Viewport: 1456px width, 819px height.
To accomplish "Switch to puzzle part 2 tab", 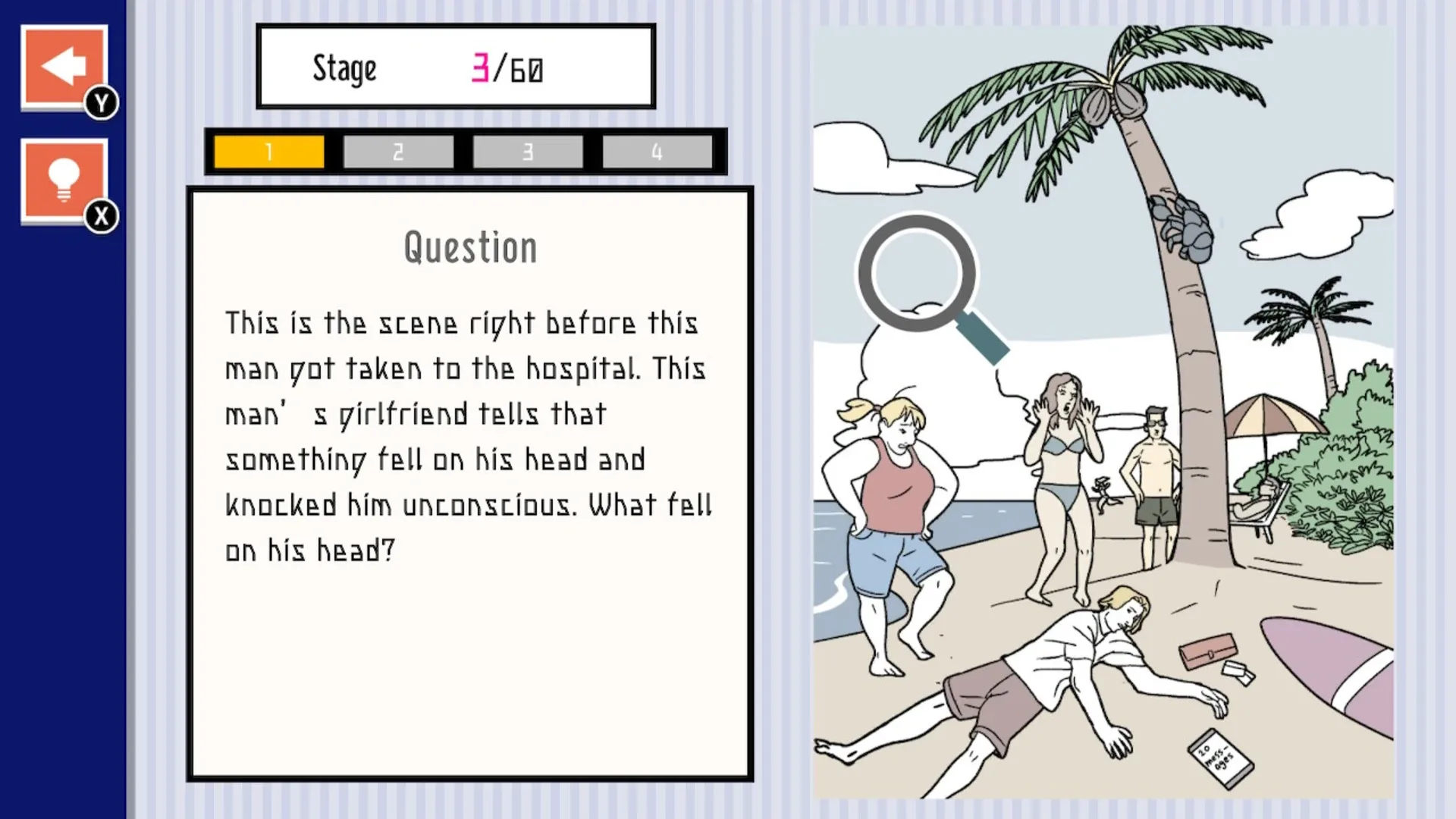I will coord(397,150).
